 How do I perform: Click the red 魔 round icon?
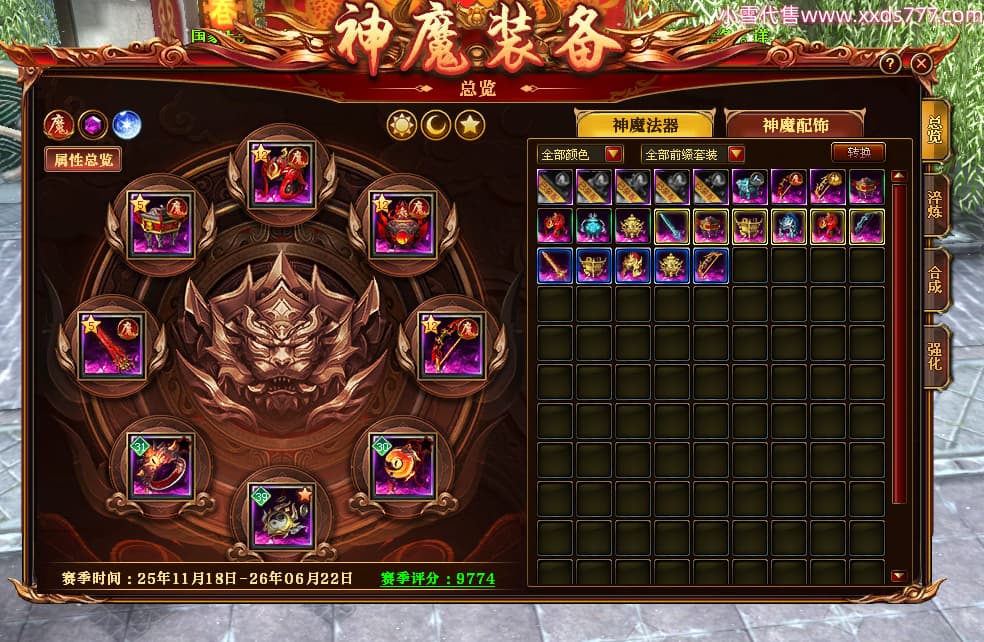tap(59, 125)
